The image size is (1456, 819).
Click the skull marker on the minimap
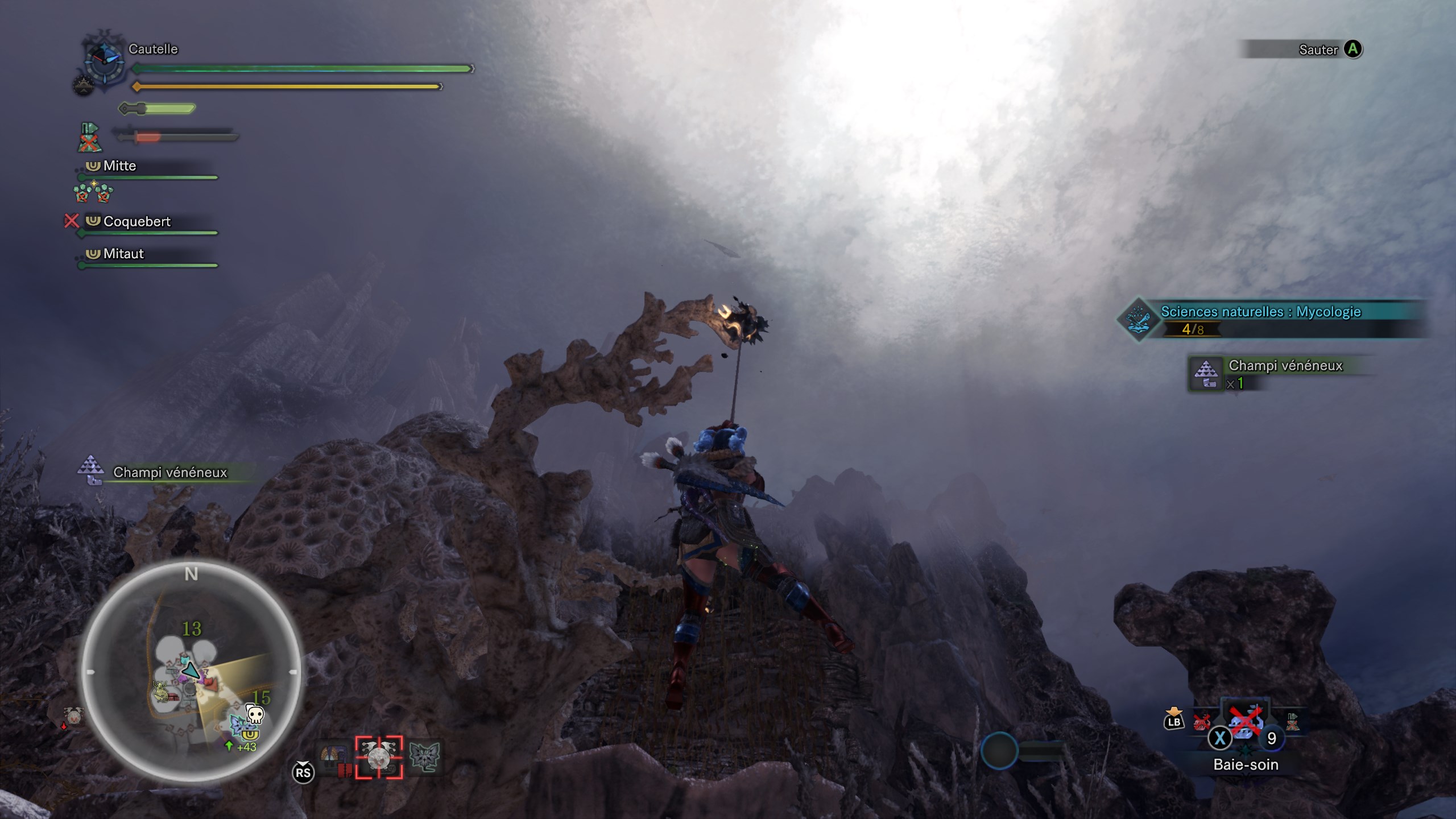click(255, 713)
